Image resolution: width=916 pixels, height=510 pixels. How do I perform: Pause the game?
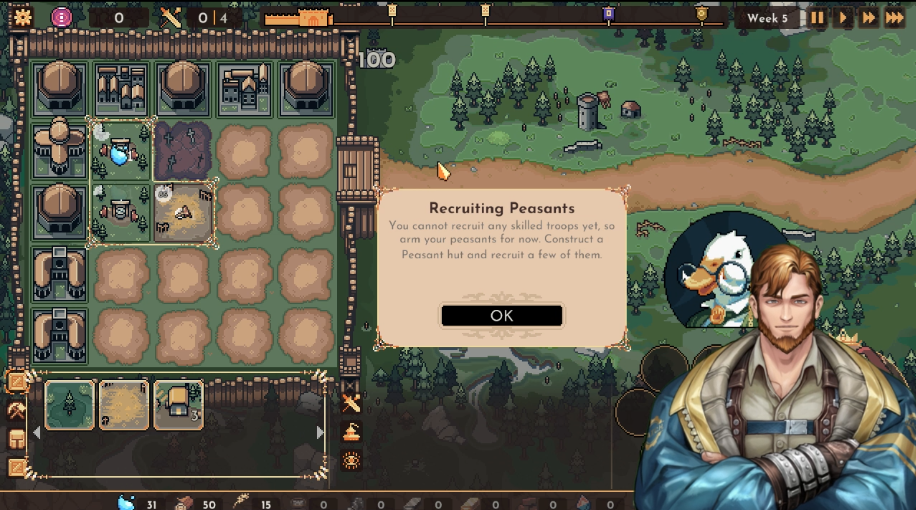click(x=818, y=18)
